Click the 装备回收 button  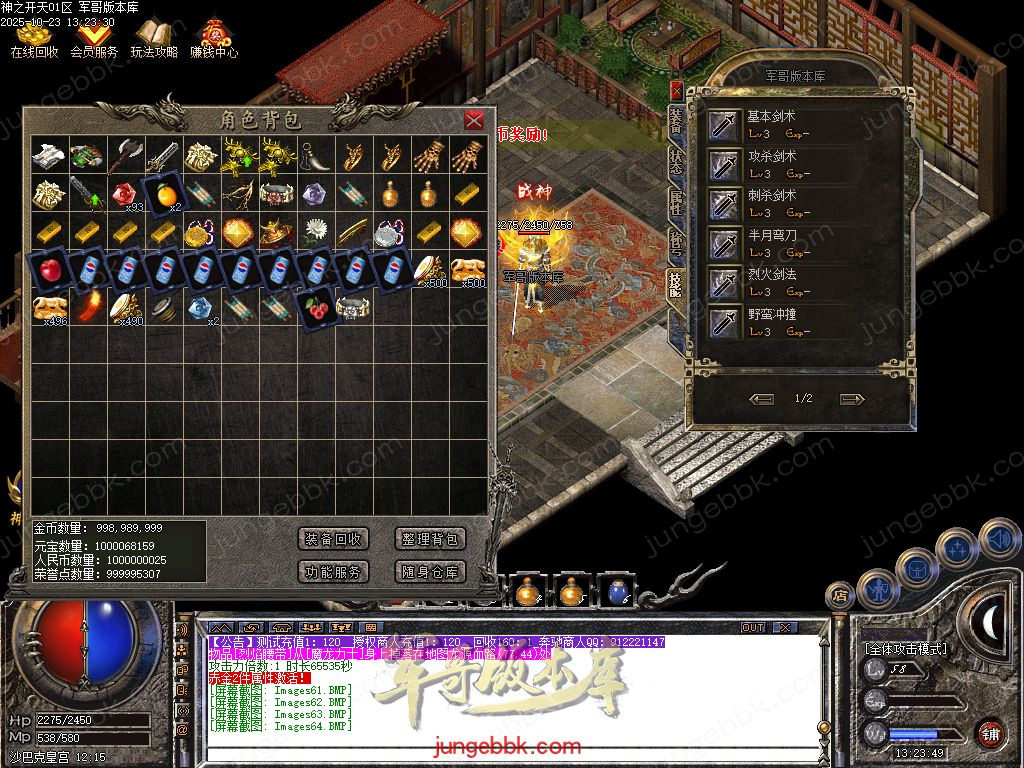click(334, 539)
